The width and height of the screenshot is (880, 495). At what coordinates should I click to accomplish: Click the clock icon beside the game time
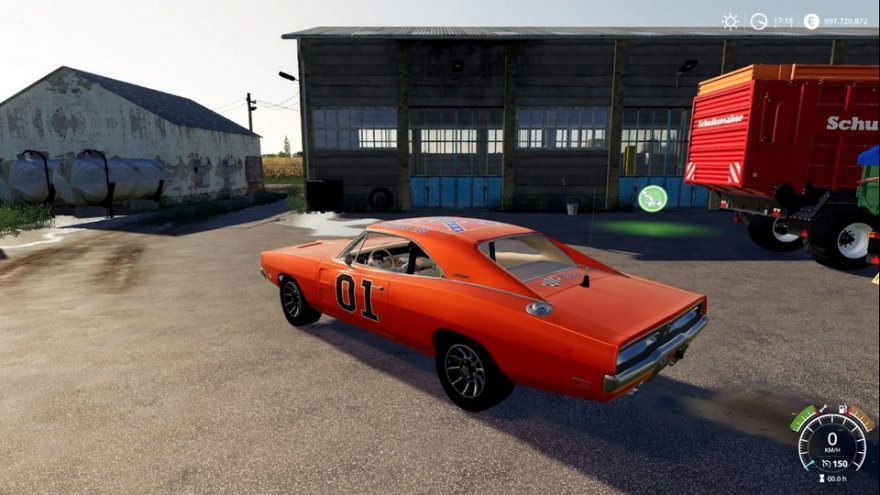coord(759,21)
